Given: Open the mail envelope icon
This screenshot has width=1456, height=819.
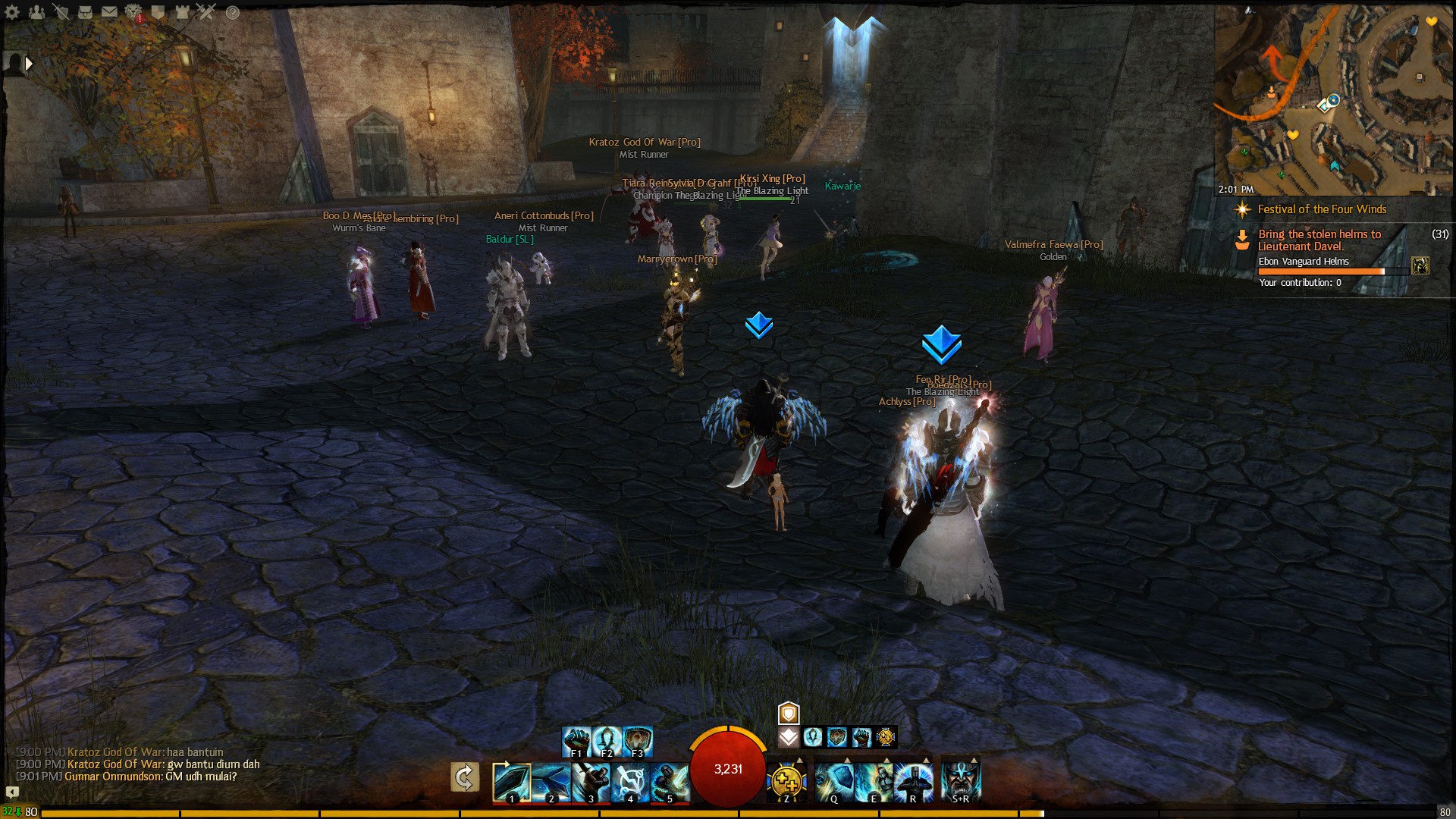Looking at the screenshot, I should (109, 12).
